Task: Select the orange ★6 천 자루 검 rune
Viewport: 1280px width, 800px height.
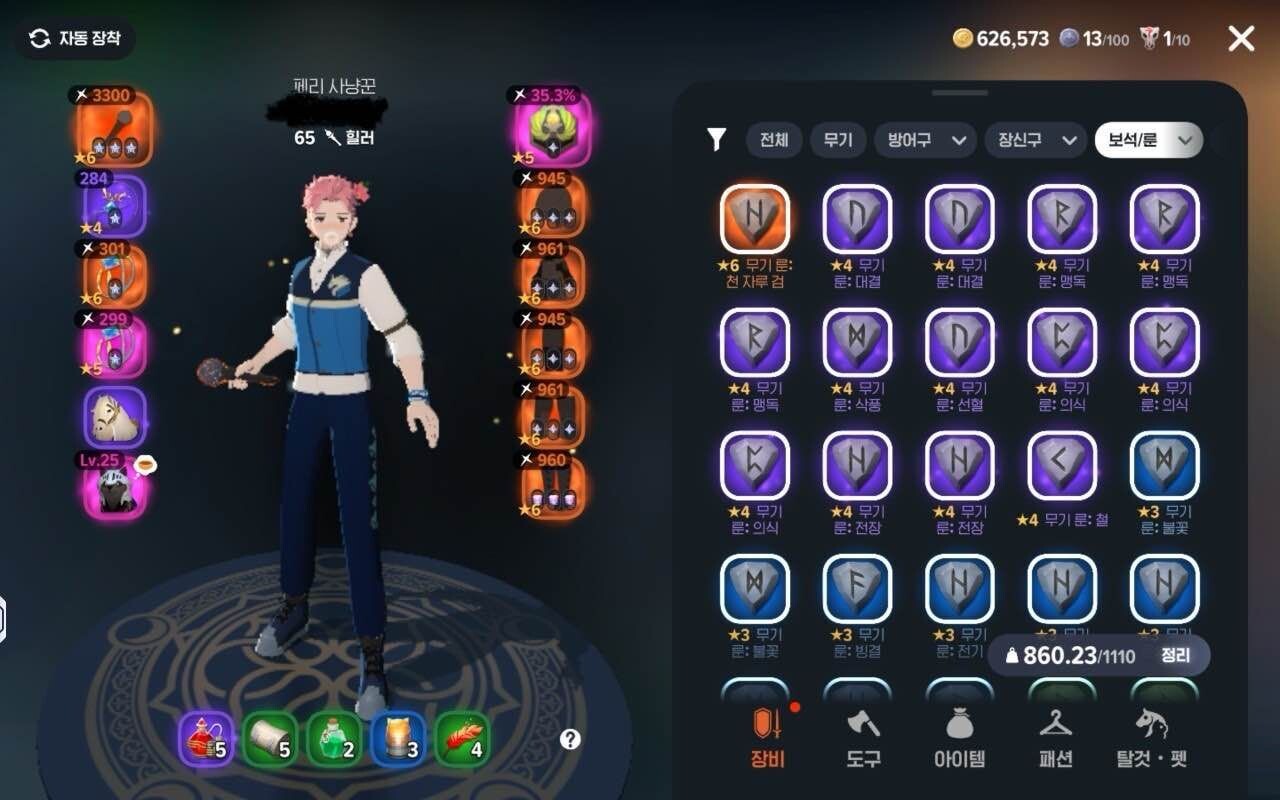Action: coord(755,218)
